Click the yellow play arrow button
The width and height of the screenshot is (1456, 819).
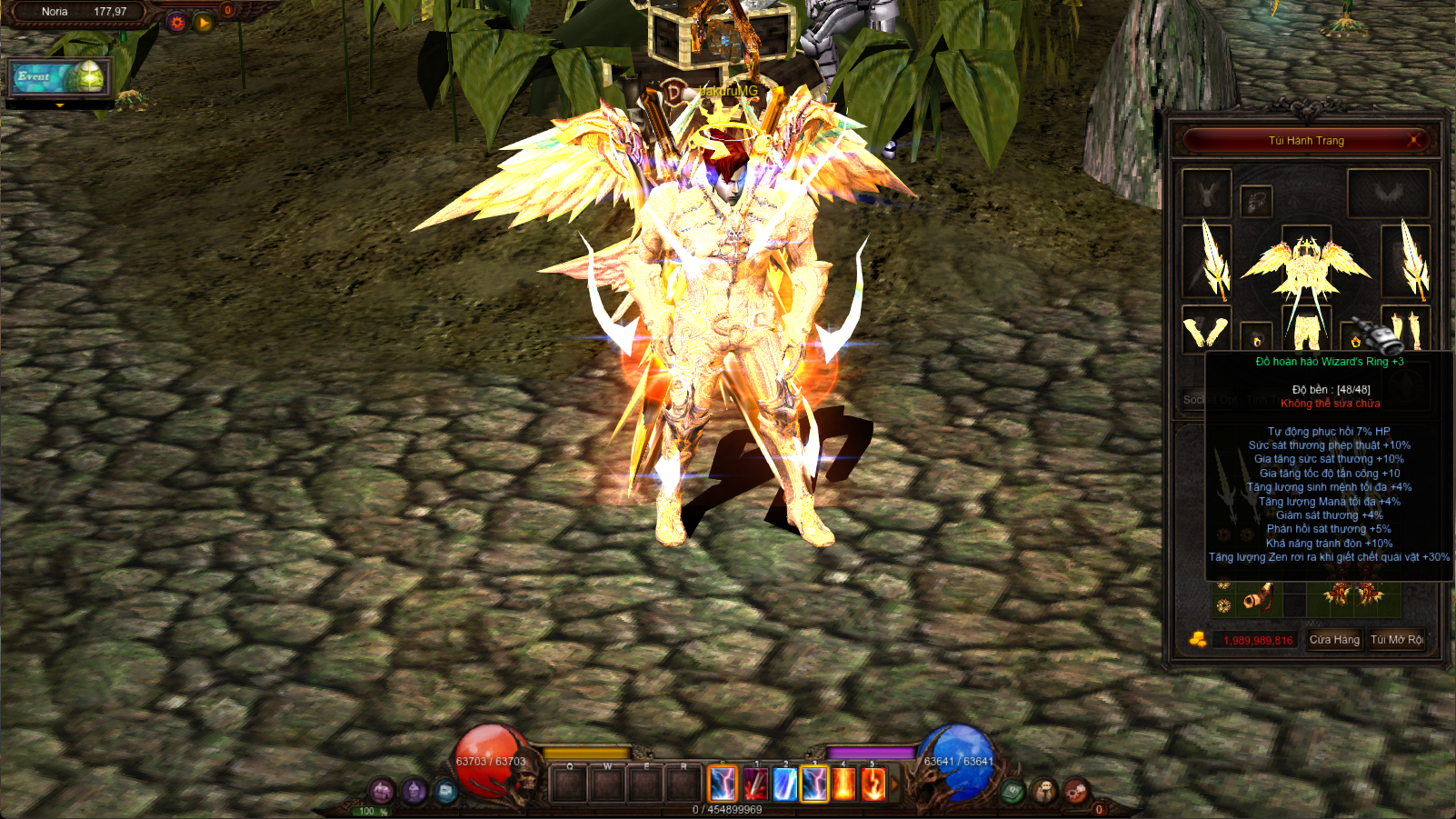pyautogui.click(x=204, y=23)
